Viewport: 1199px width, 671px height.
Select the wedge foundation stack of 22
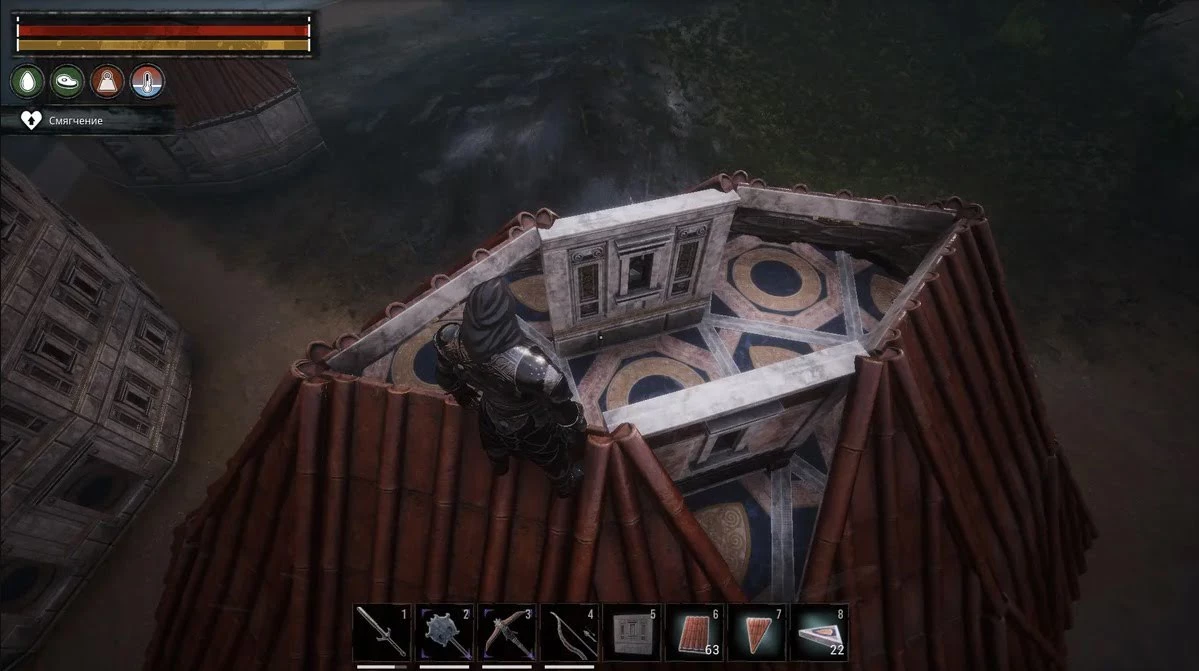point(819,632)
